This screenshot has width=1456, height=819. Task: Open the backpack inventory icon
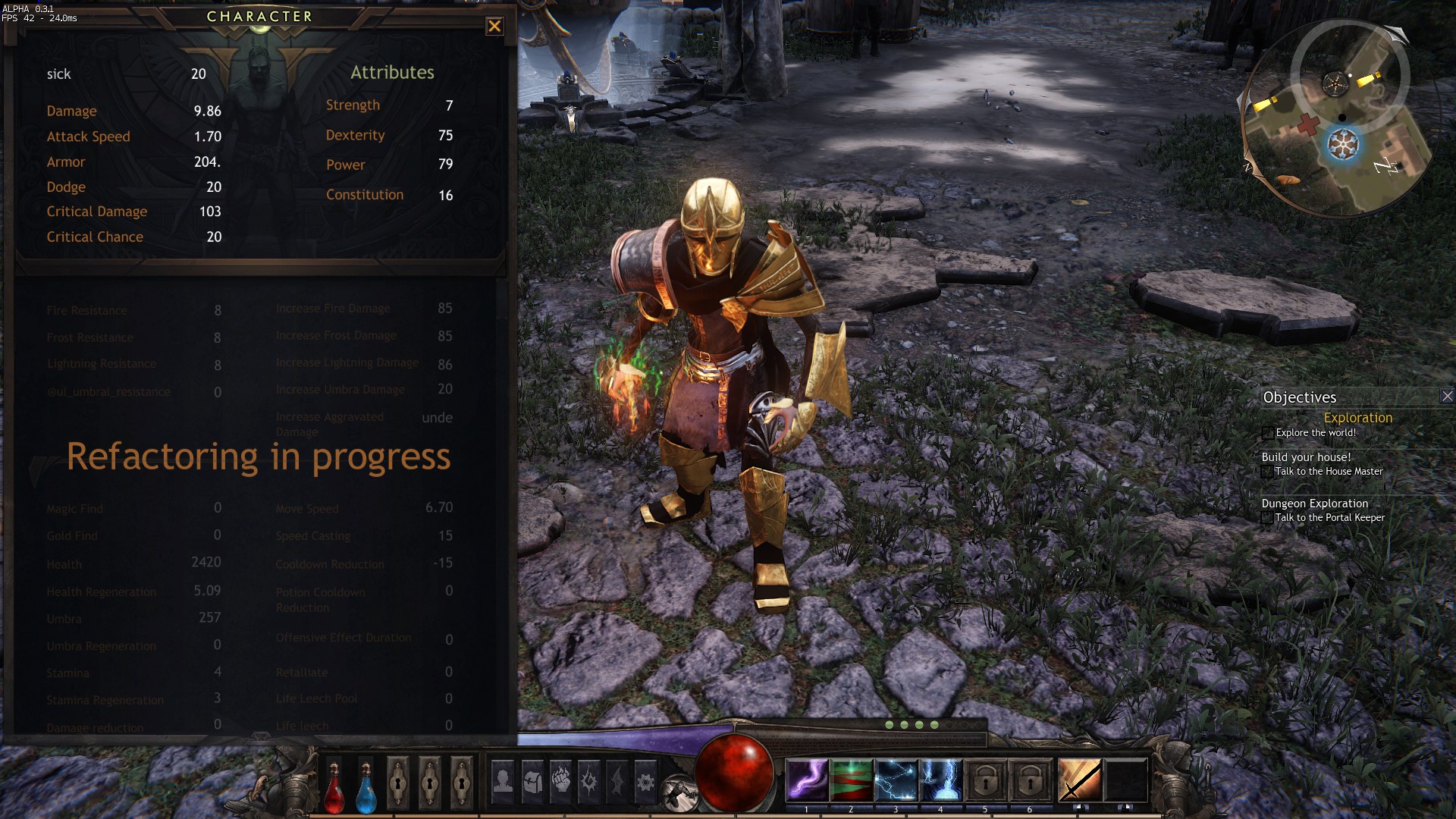pyautogui.click(x=532, y=780)
